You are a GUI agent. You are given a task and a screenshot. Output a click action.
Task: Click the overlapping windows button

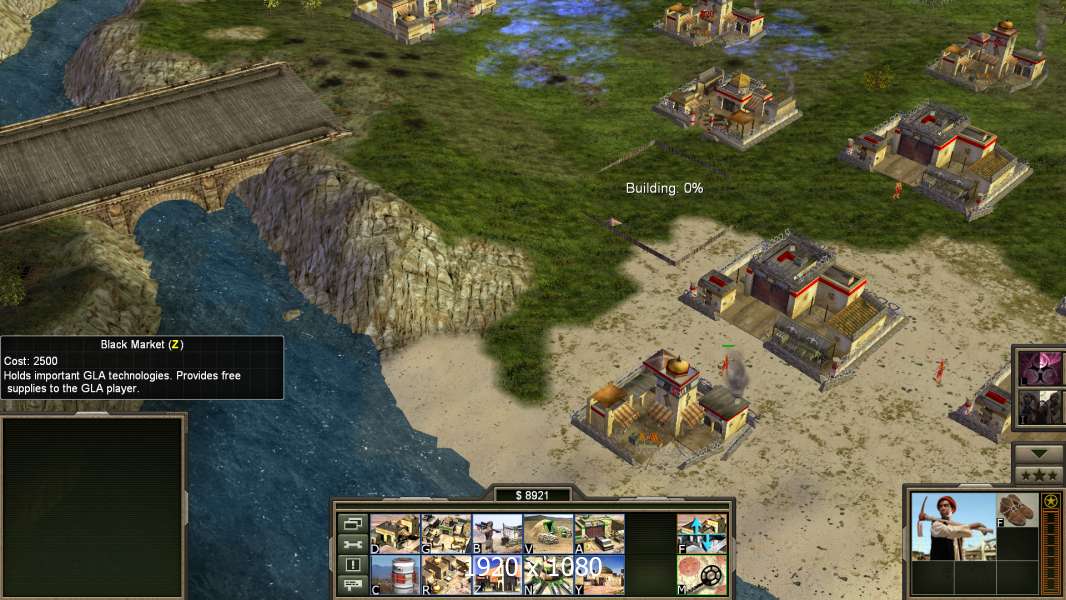pyautogui.click(x=352, y=523)
